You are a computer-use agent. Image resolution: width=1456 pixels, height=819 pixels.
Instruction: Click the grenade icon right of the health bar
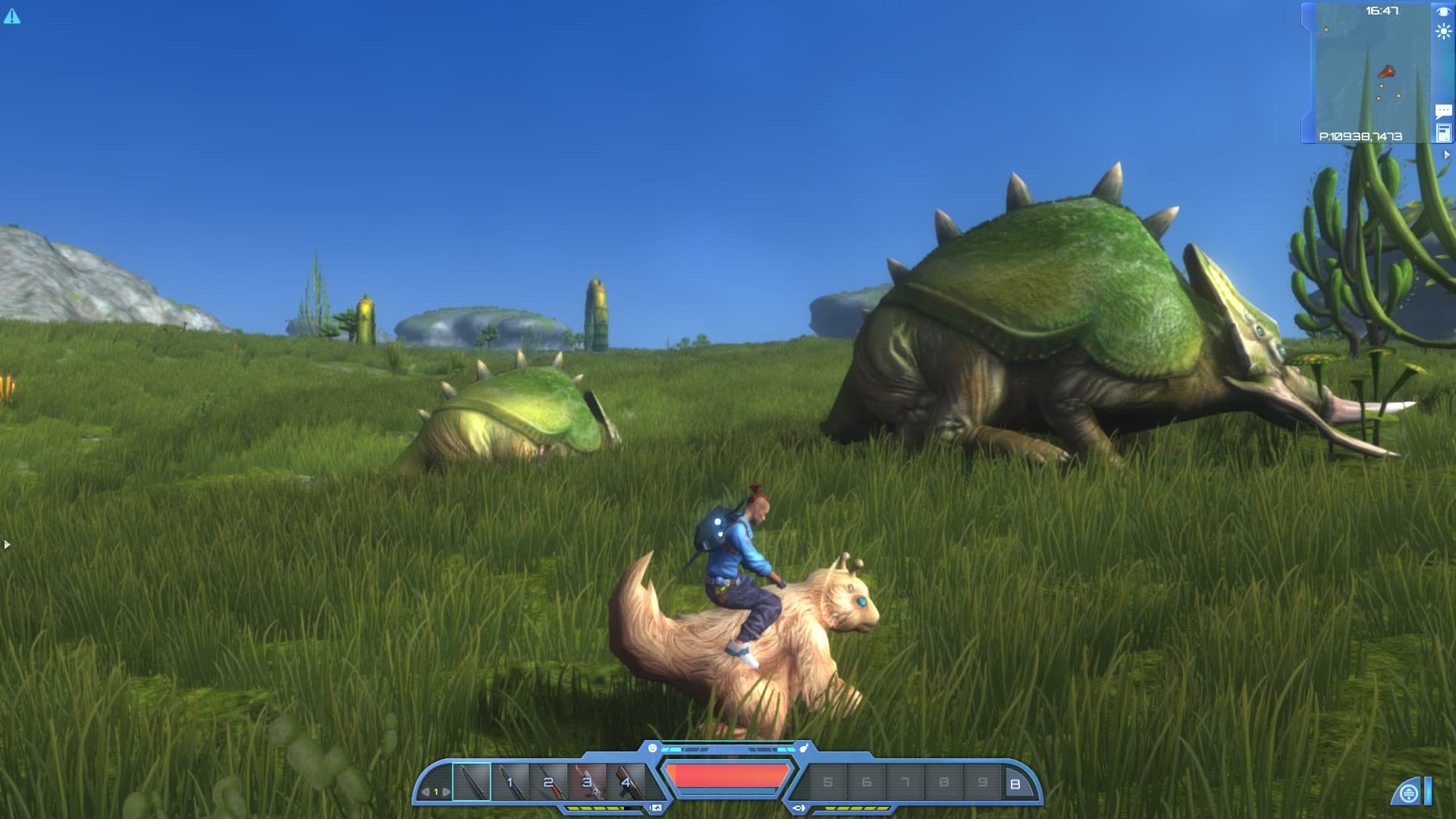coord(803,748)
